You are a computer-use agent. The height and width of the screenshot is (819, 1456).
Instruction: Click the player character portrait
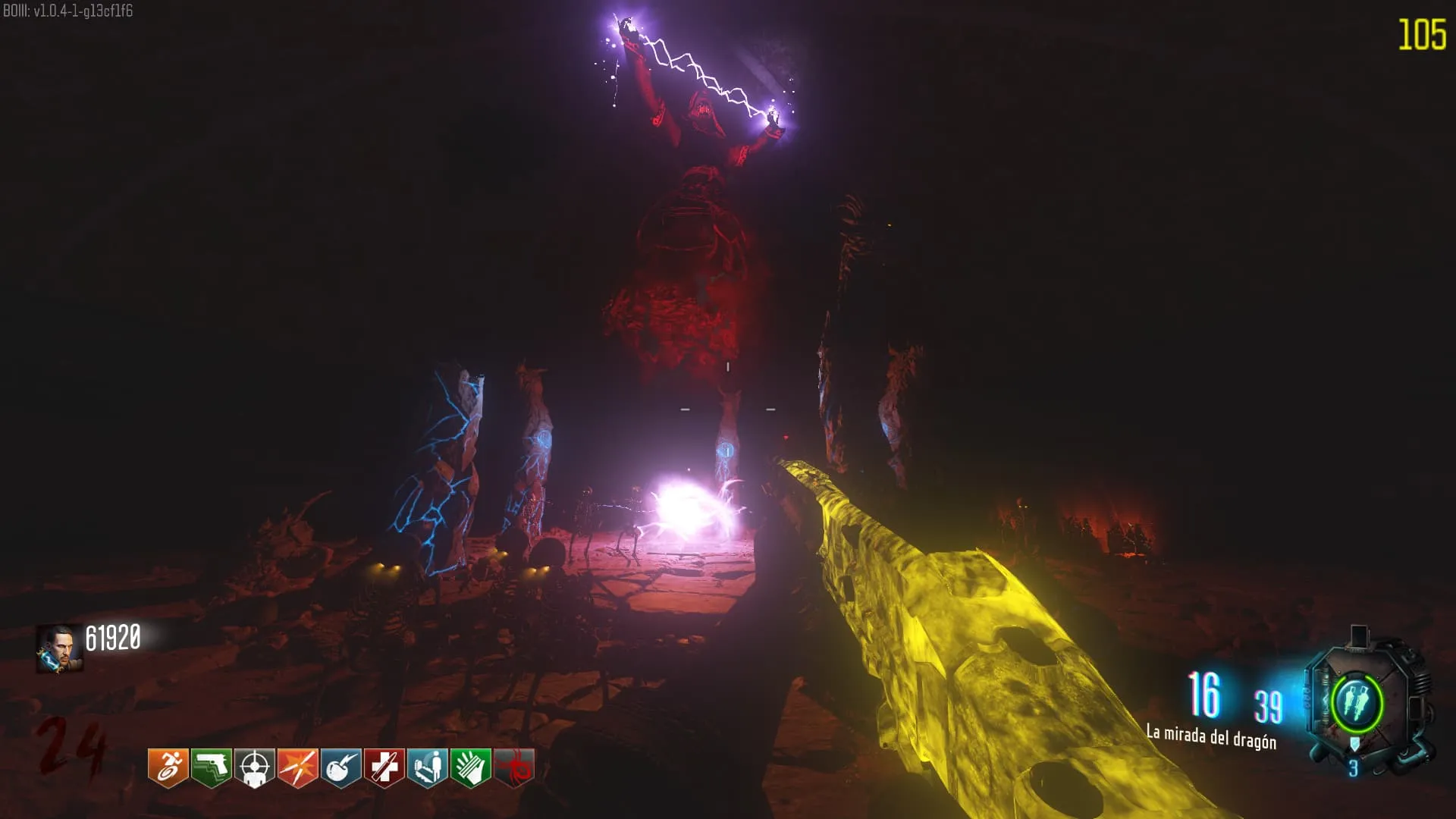tap(60, 648)
